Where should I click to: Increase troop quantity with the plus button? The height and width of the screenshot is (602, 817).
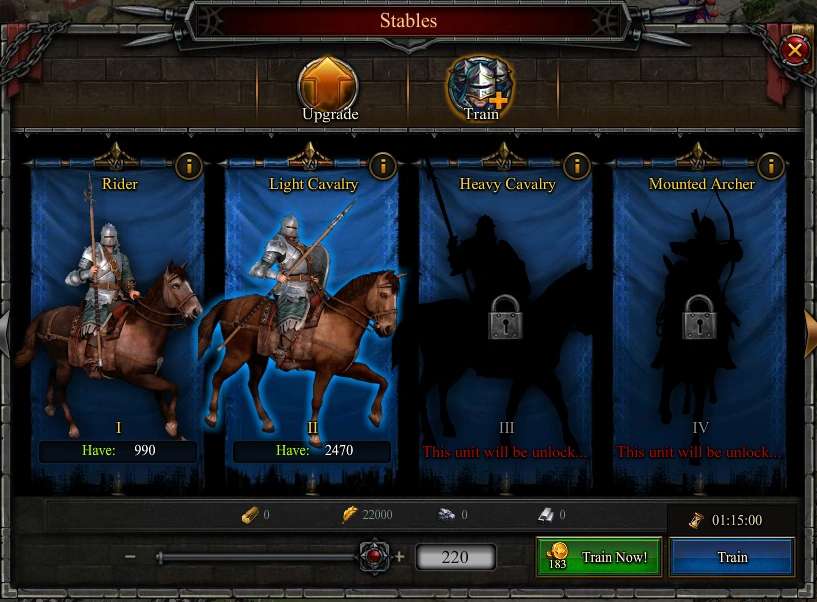(x=400, y=557)
